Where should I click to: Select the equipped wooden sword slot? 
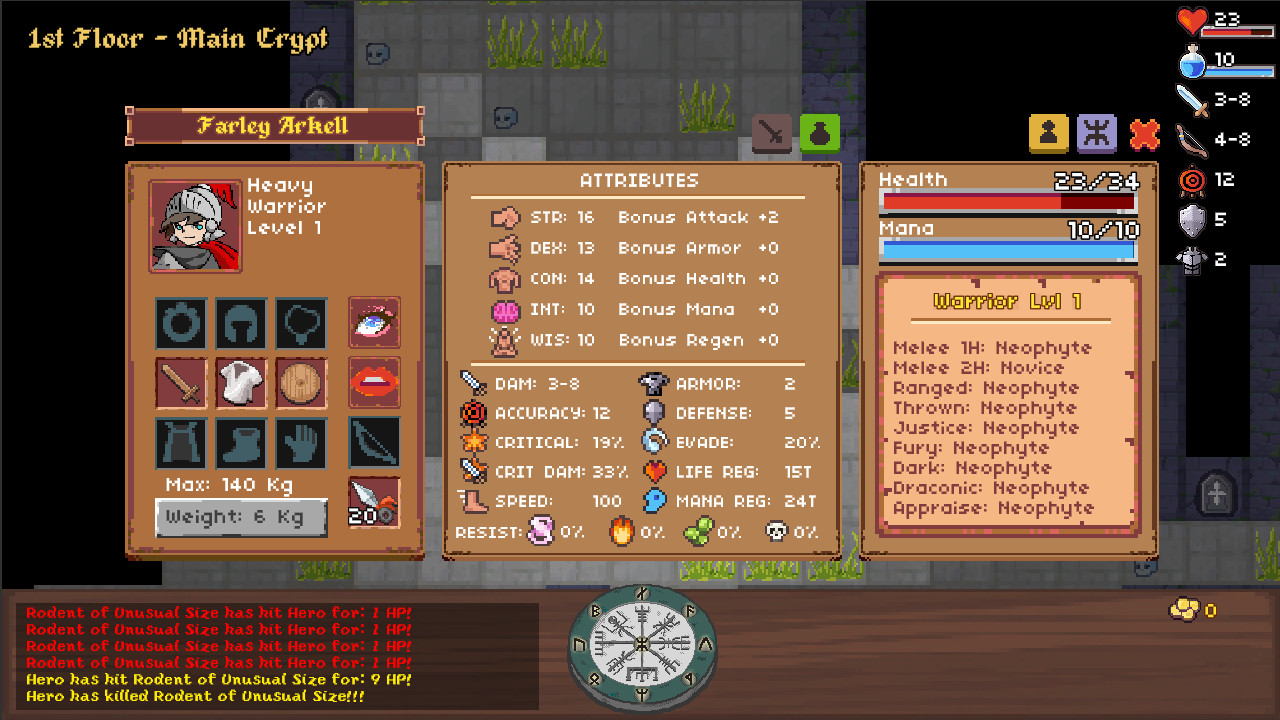(x=180, y=383)
